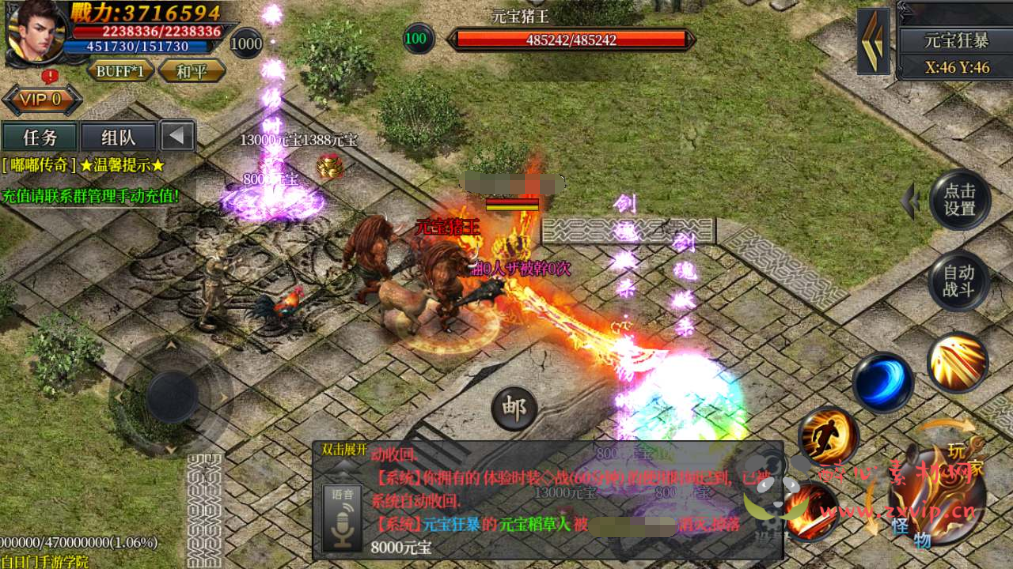The image size is (1013, 569).
Task: Open the VIP 0 panel
Action: click(41, 100)
